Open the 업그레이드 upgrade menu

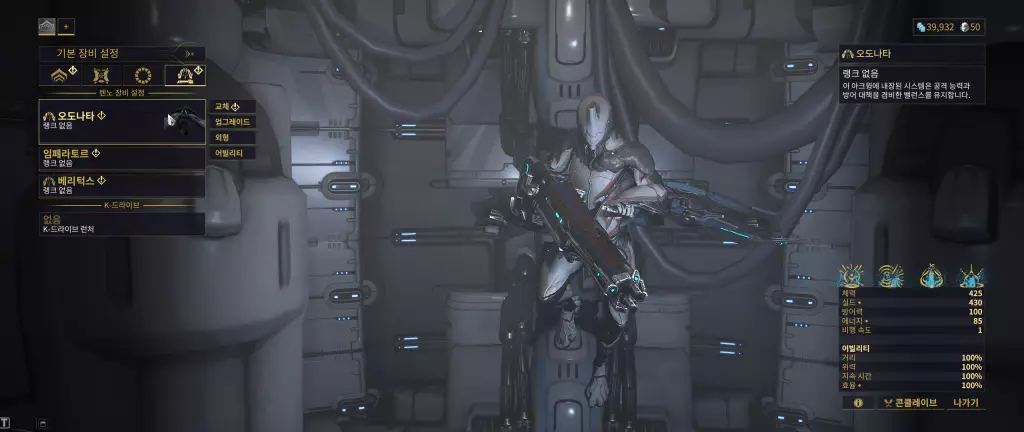point(233,122)
